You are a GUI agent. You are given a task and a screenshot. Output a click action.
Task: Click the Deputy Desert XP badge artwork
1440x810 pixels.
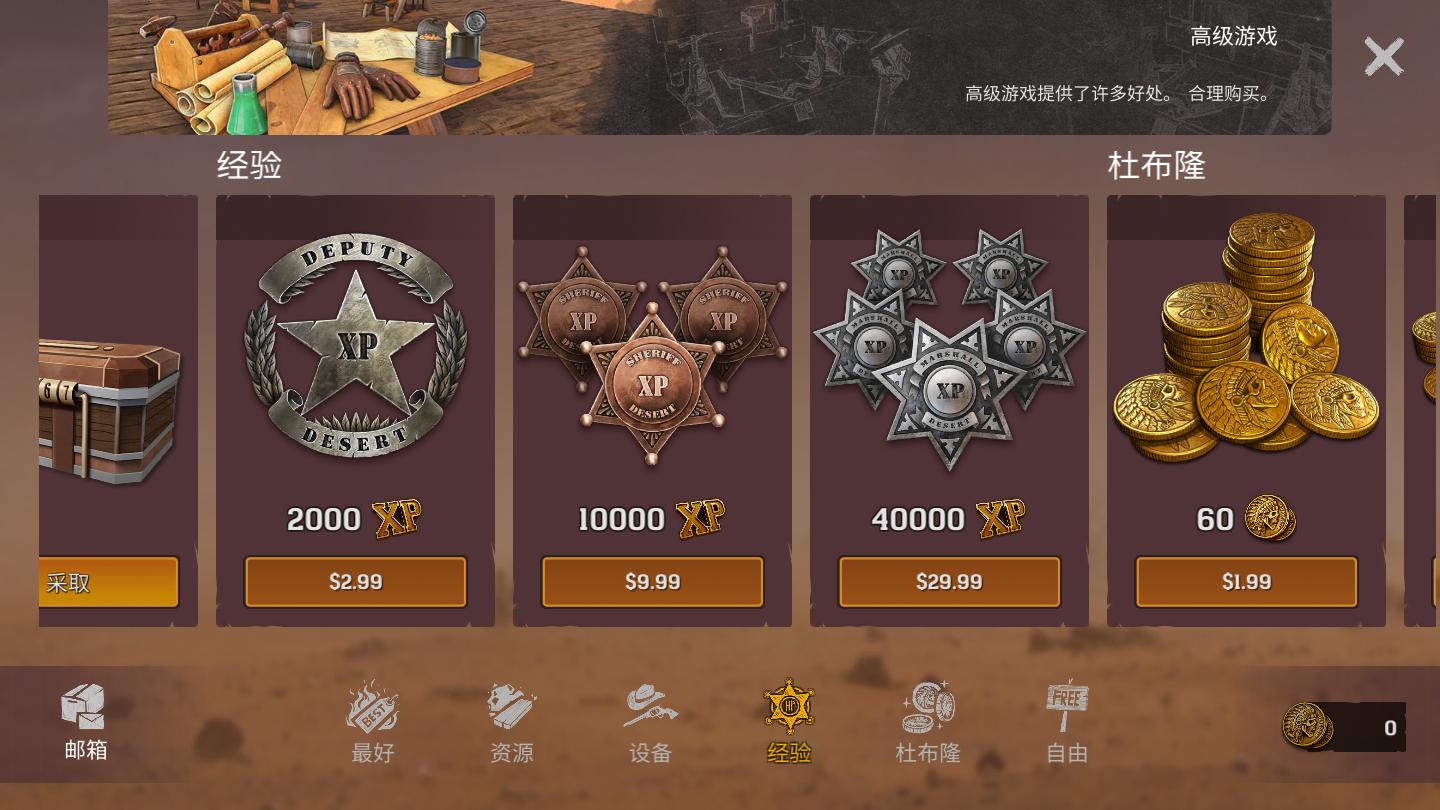pos(355,347)
